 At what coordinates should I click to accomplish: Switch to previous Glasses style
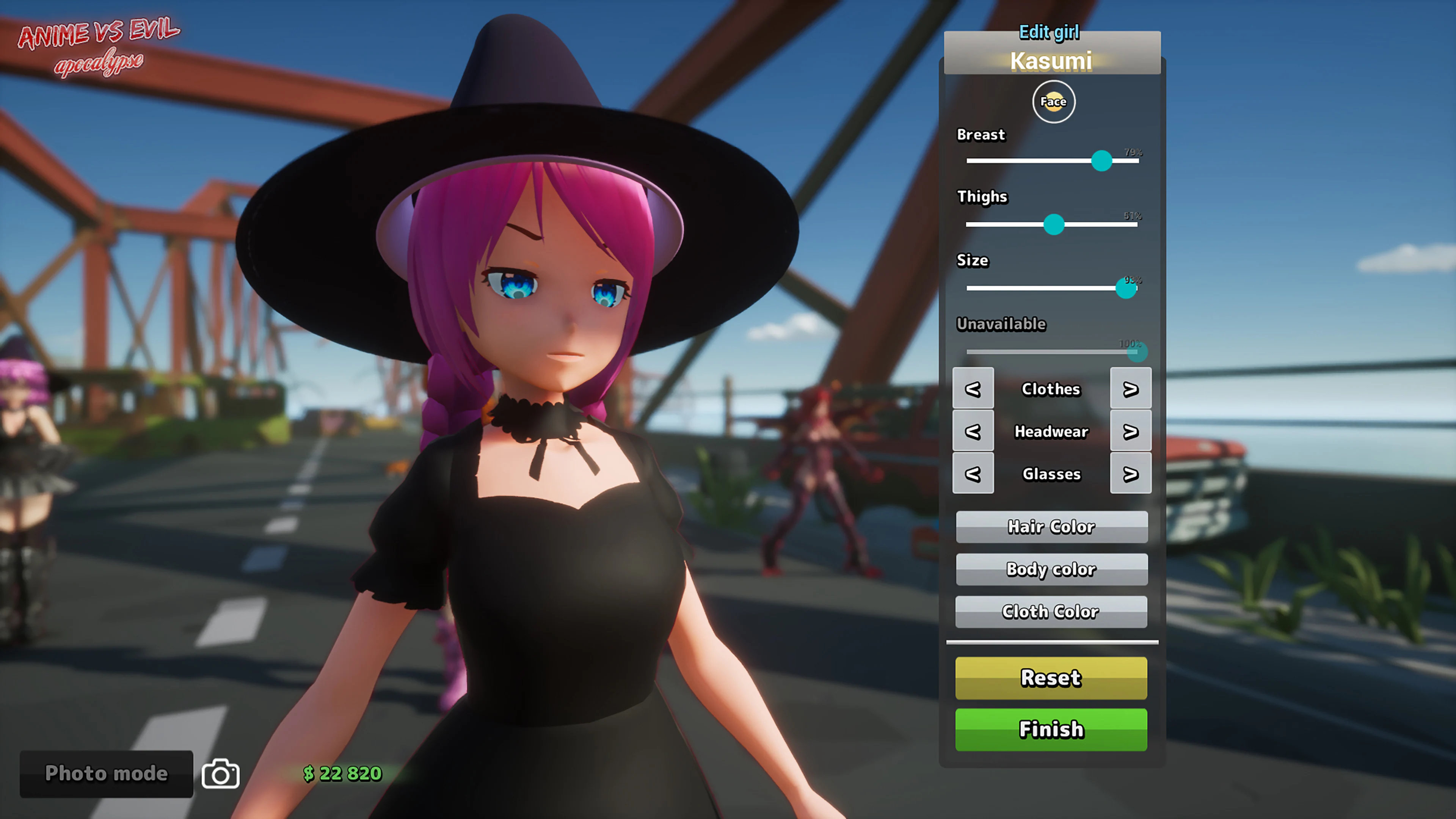973,474
